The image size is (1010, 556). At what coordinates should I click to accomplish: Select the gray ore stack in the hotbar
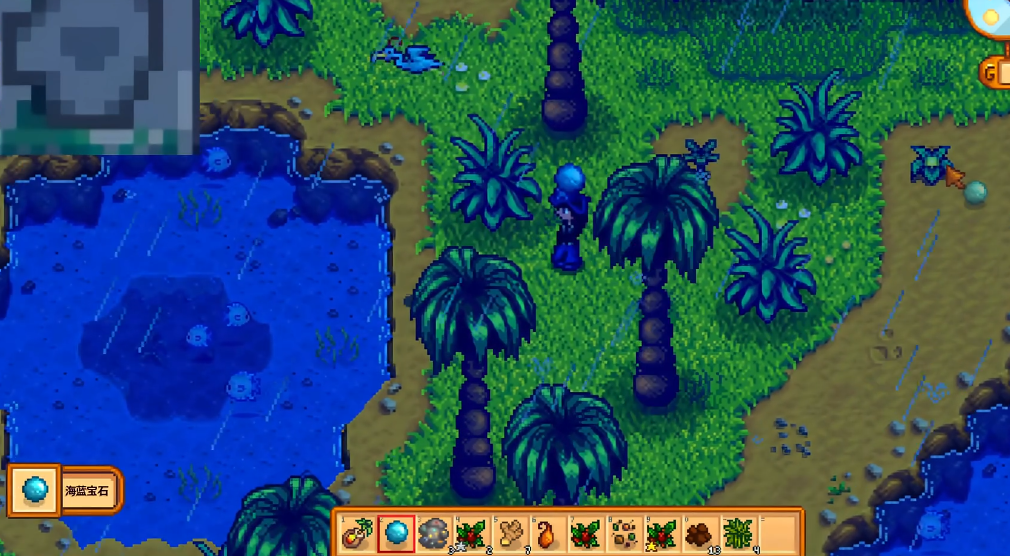(434, 531)
